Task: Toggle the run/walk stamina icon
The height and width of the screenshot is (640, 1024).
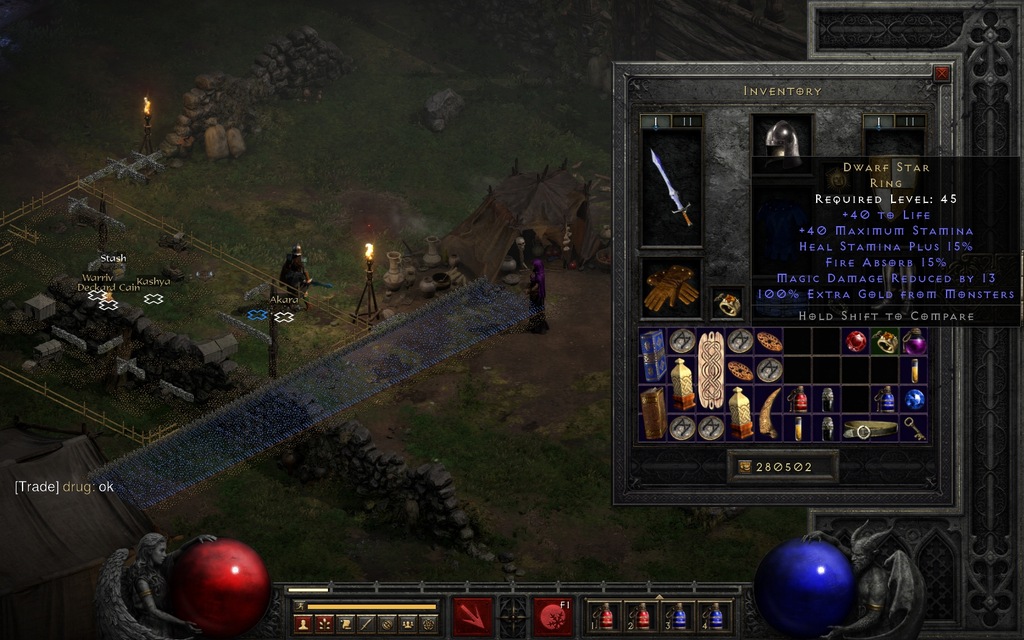Action: [x=299, y=606]
